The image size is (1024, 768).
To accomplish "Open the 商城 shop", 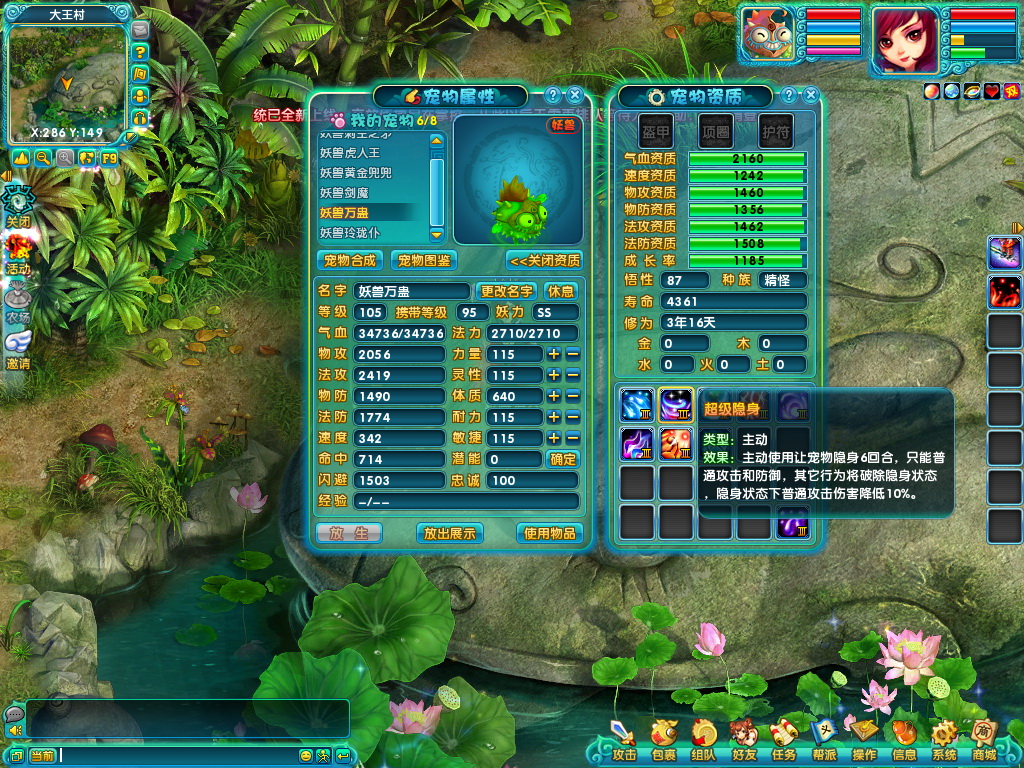I will [984, 740].
